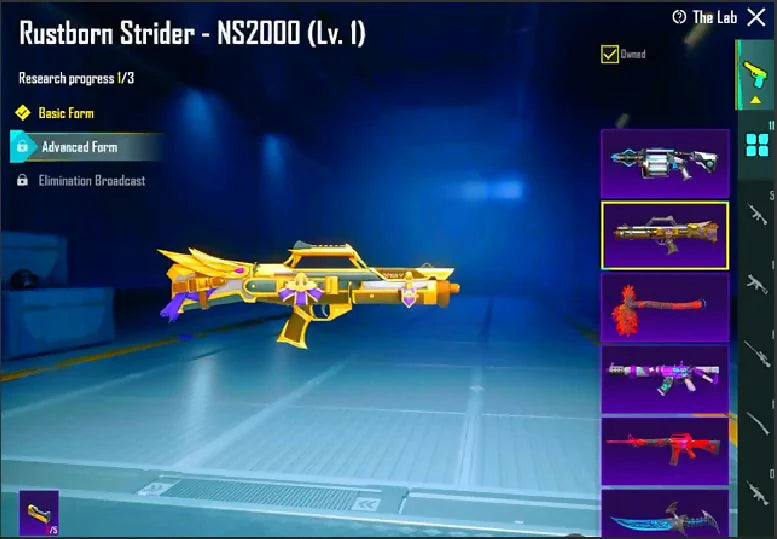The height and width of the screenshot is (539, 777).
Task: Choose the Advanced Form research stage
Action: pyautogui.click(x=79, y=147)
